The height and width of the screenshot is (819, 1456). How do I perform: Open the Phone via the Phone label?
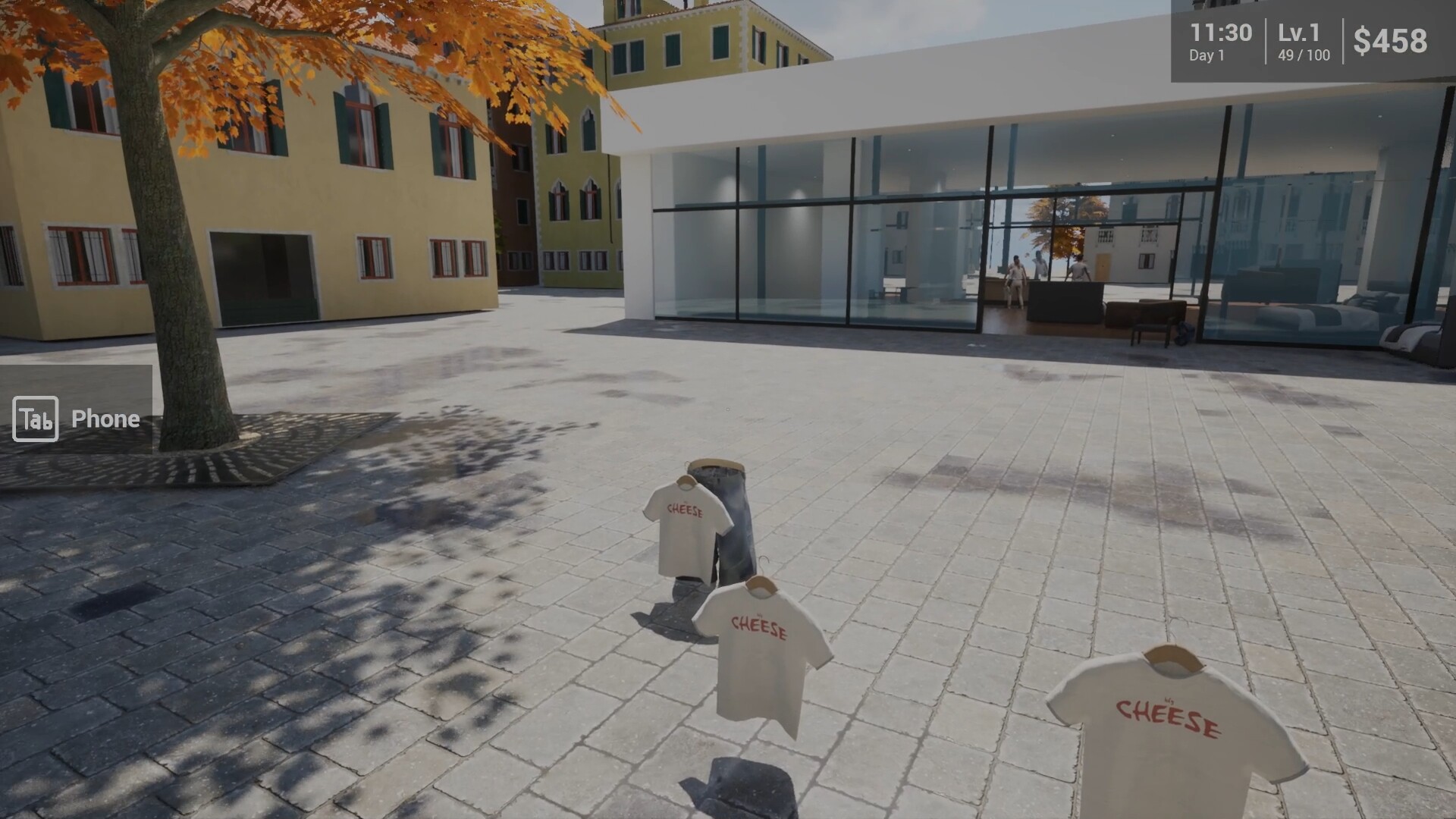(x=104, y=419)
